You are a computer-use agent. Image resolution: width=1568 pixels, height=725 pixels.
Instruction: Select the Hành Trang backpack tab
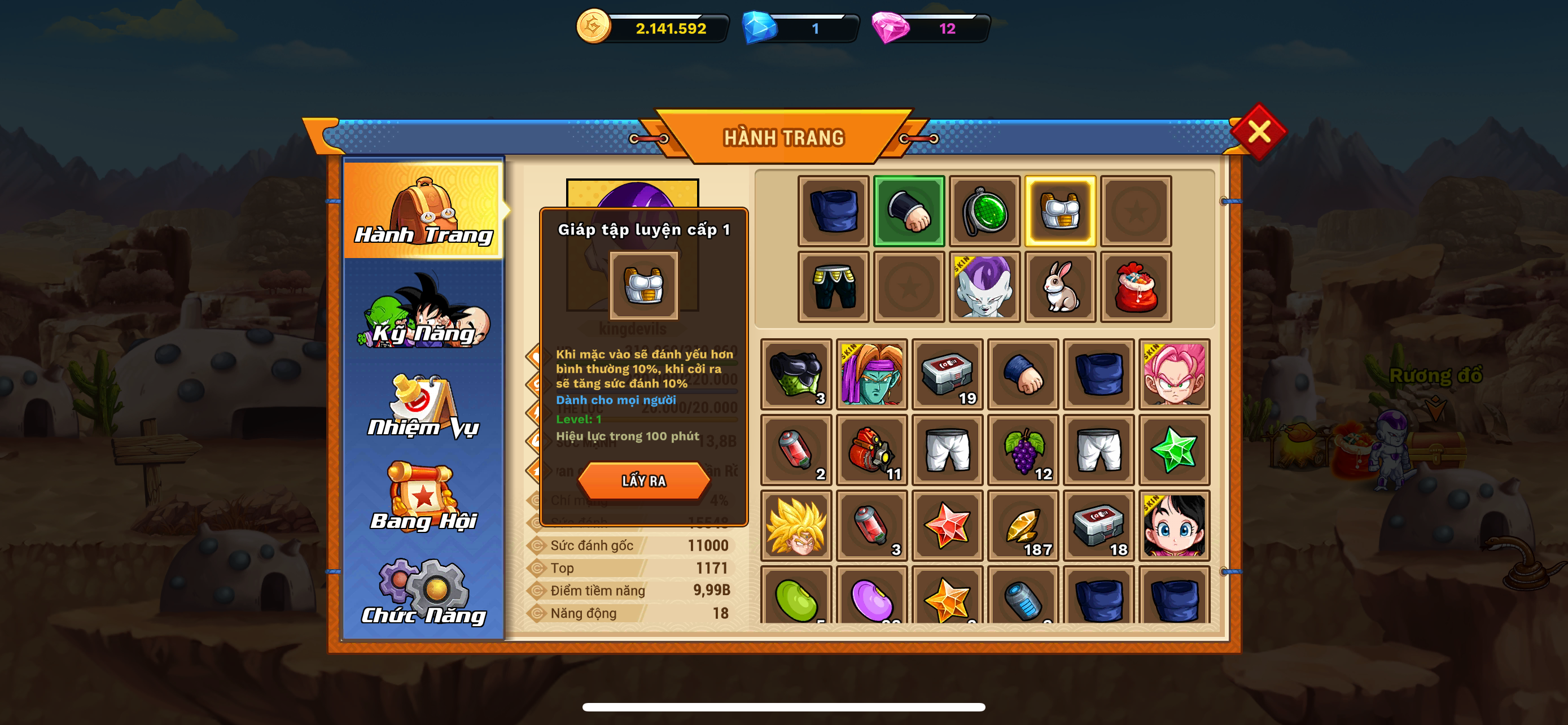click(424, 211)
